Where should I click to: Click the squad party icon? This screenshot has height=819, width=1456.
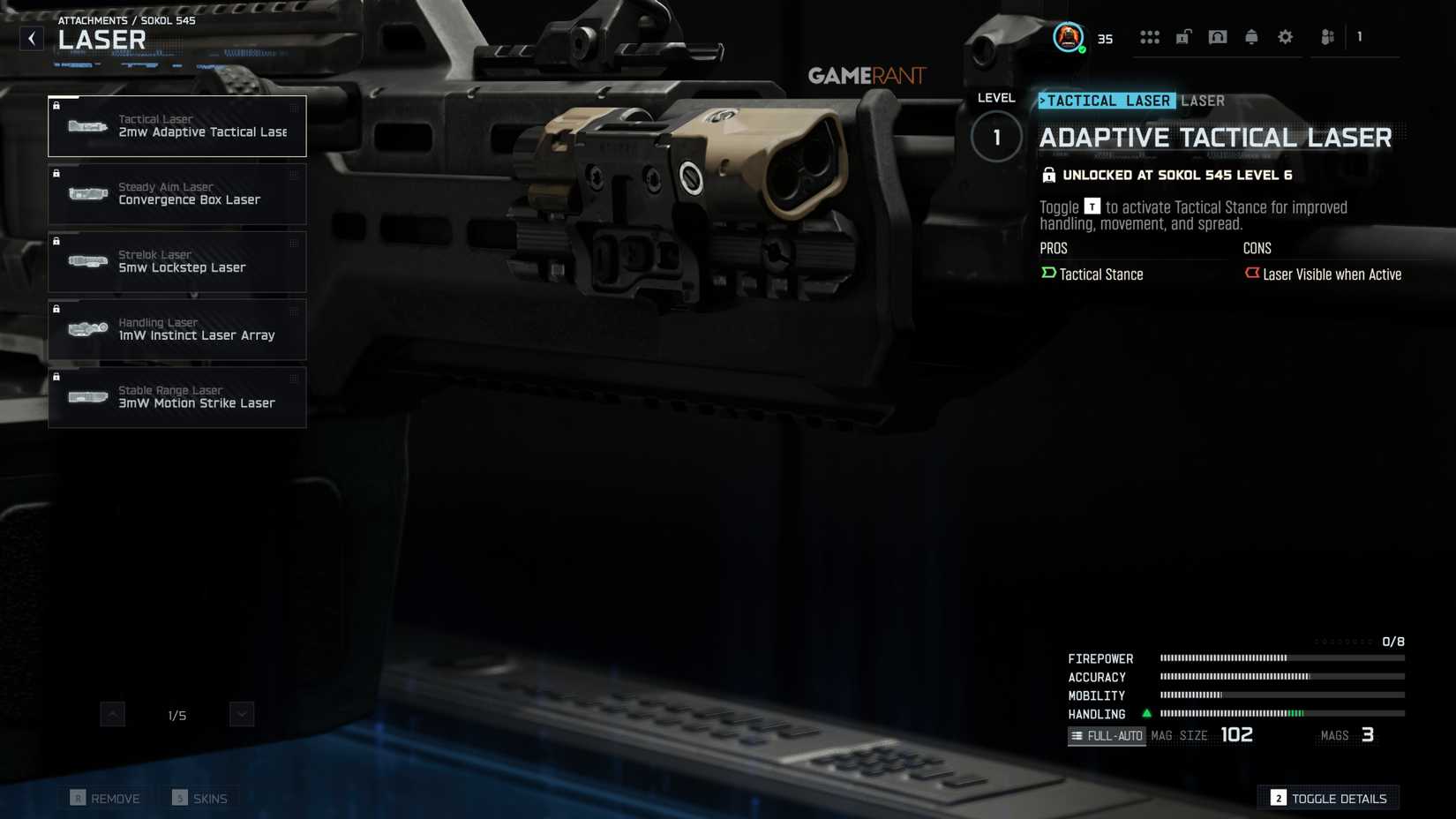(1326, 37)
